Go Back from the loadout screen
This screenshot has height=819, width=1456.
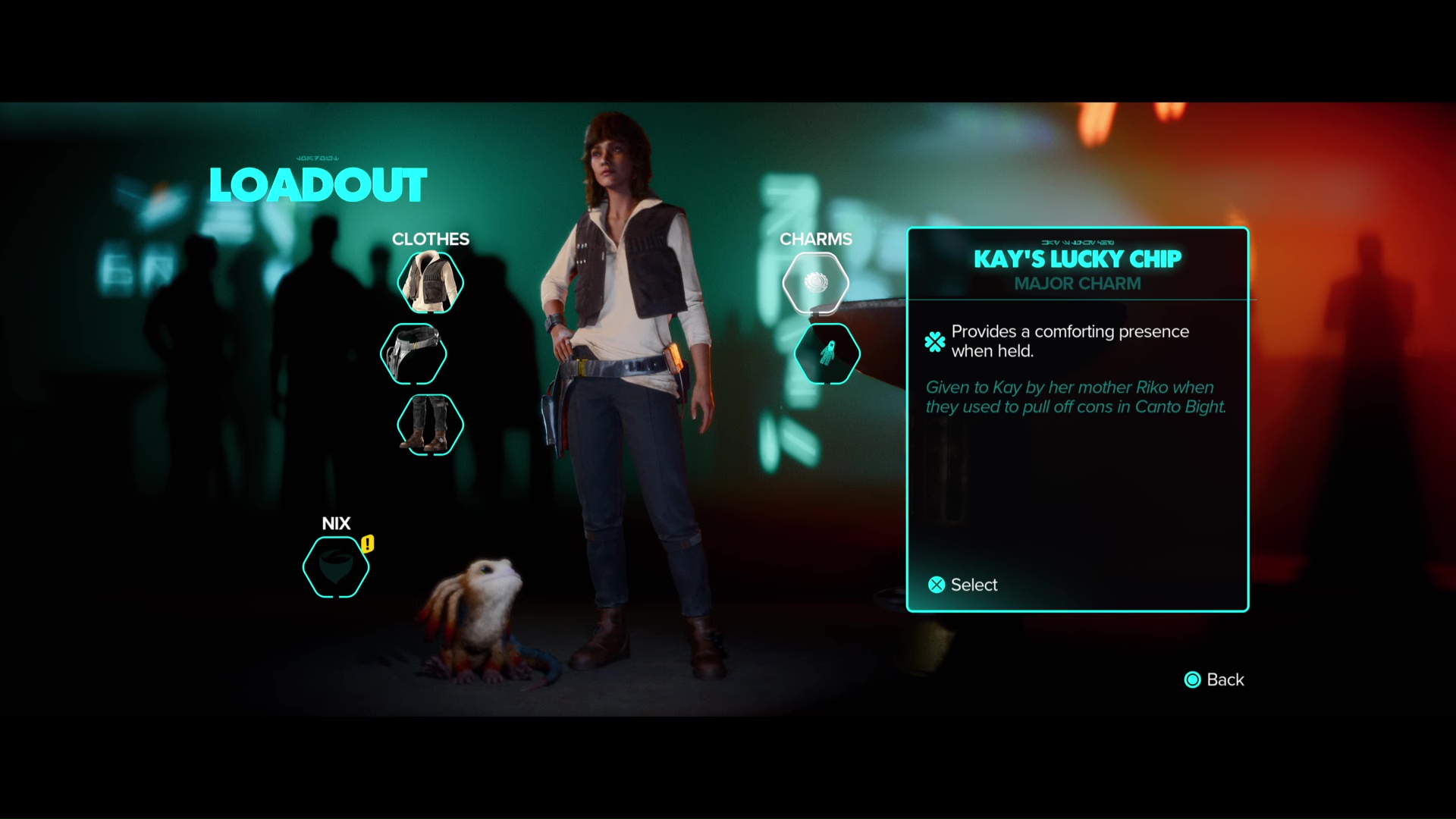(1214, 679)
